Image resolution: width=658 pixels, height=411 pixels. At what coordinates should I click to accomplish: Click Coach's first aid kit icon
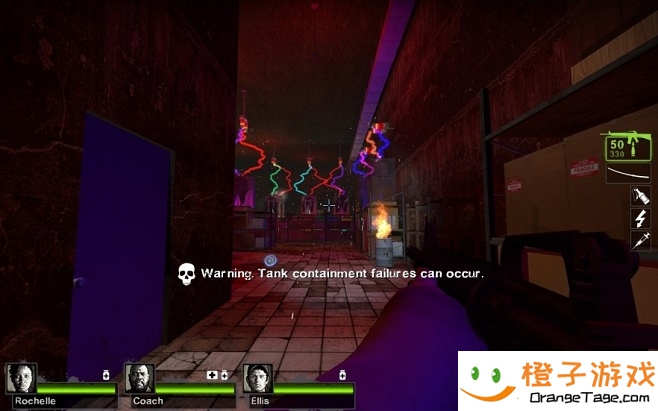[x=212, y=375]
